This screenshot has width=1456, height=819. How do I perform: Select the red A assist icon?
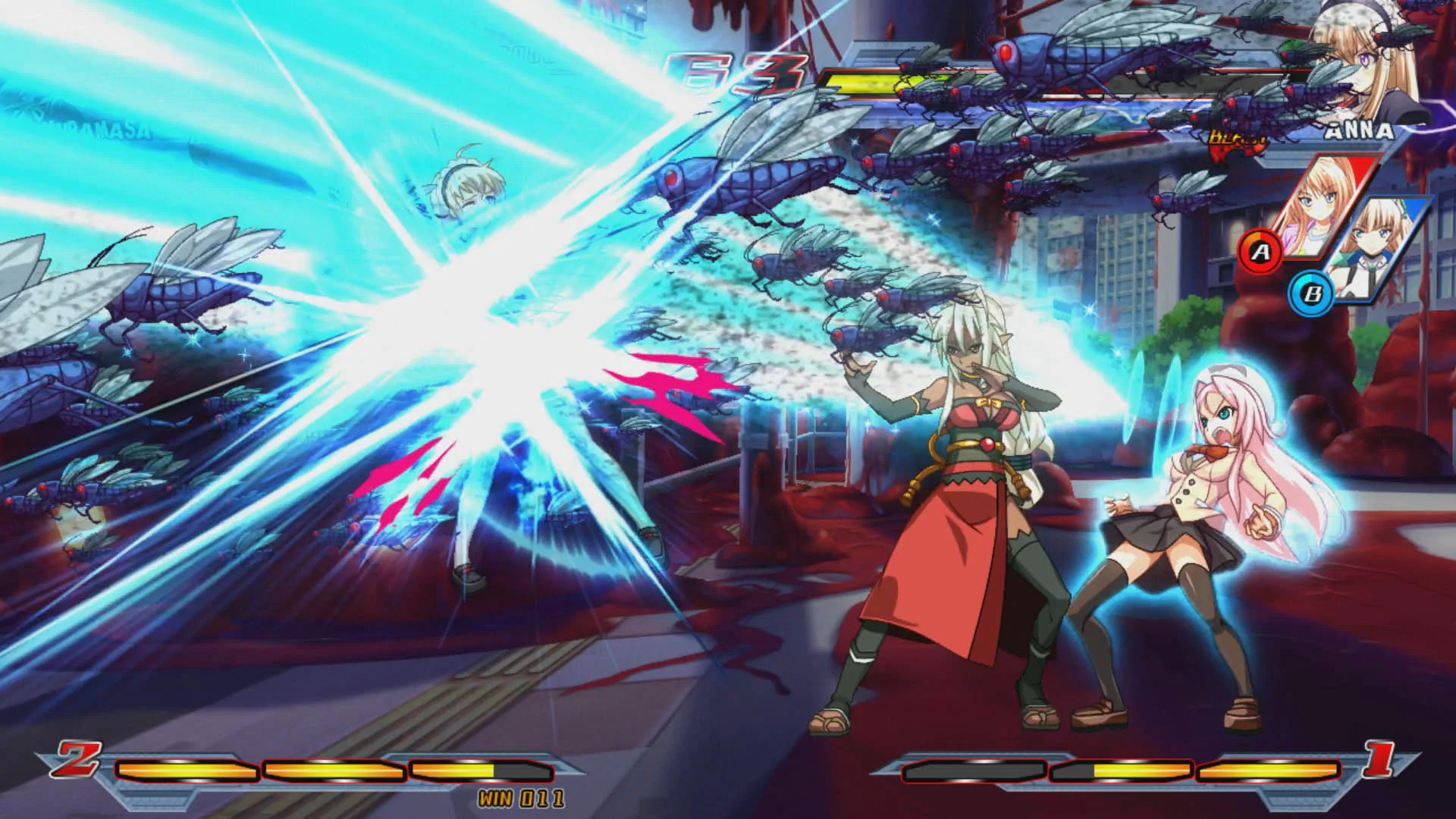(1260, 251)
